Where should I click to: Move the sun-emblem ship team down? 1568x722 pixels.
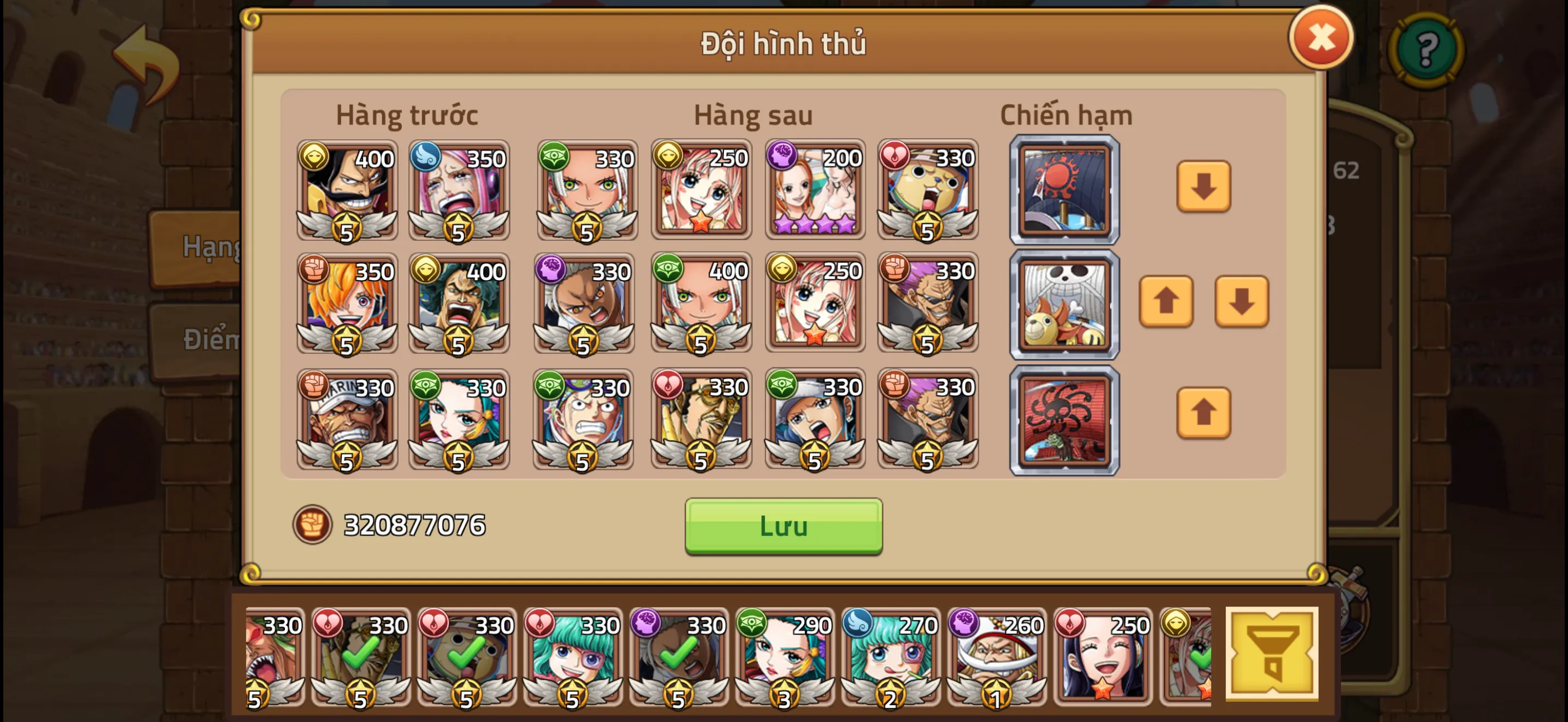point(1203,187)
